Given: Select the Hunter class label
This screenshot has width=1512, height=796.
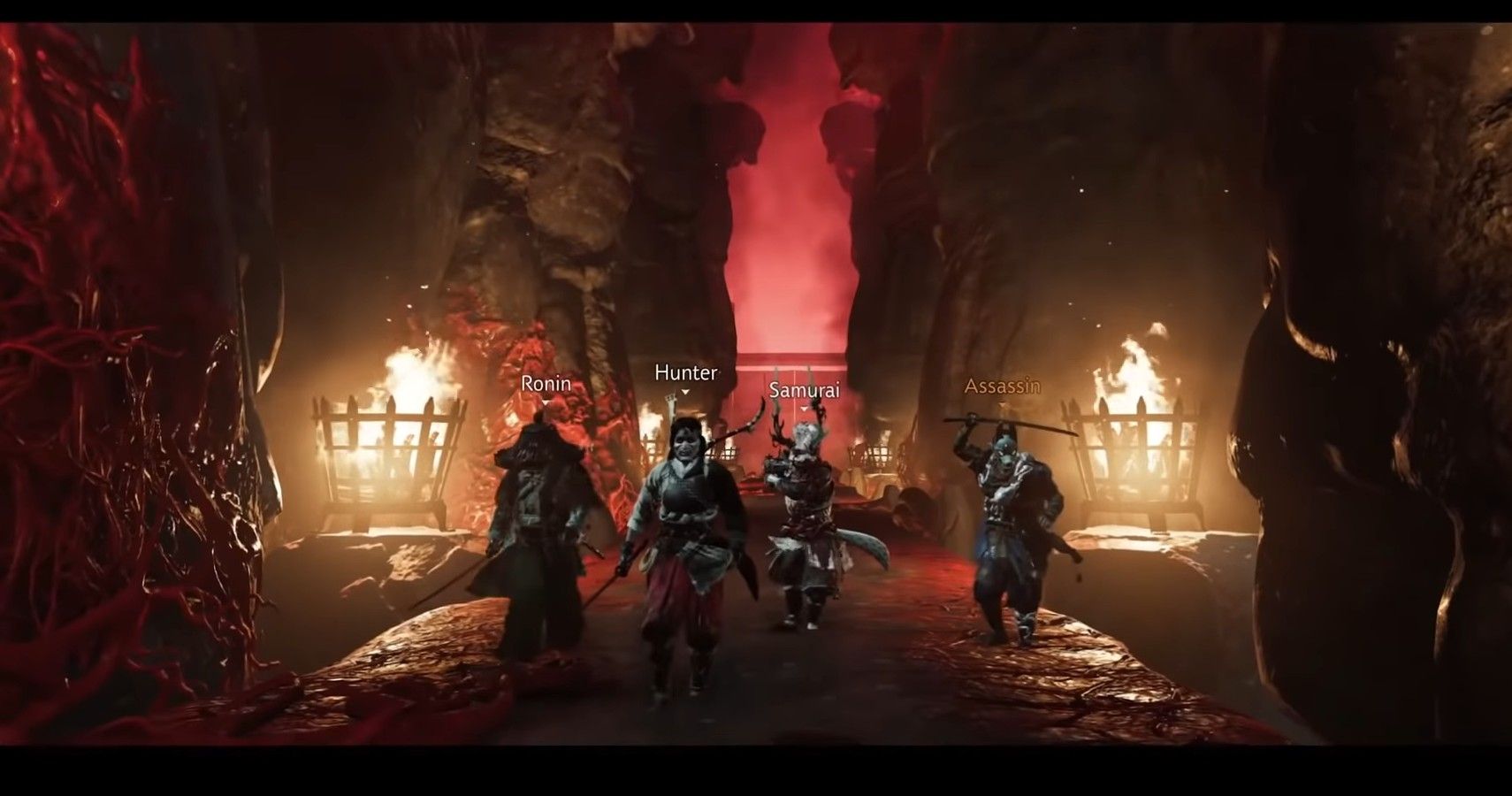Looking at the screenshot, I should click(x=685, y=372).
